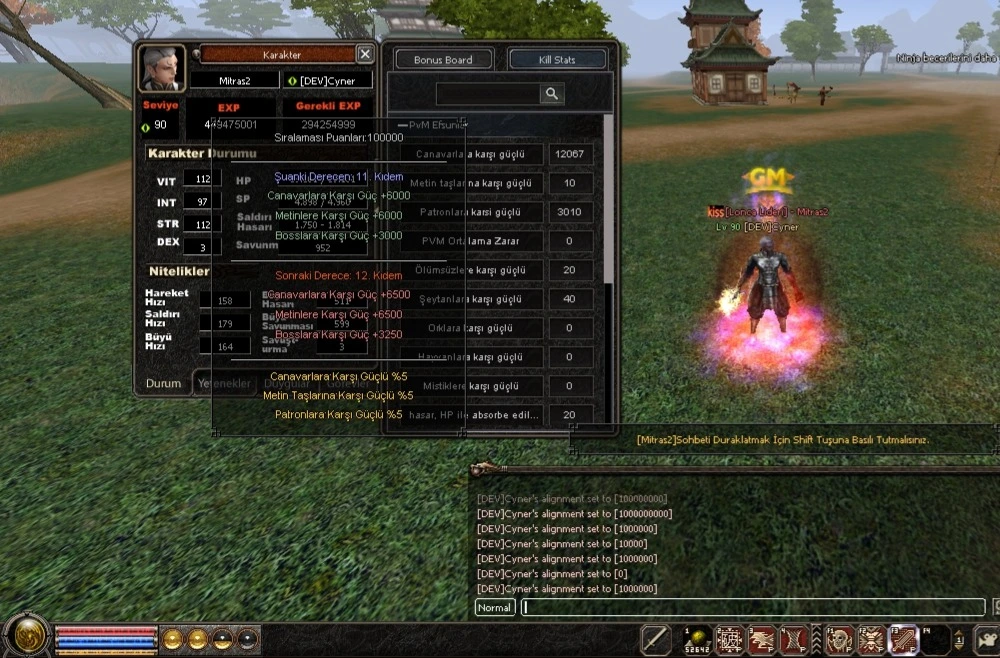Viewport: 1000px width, 658px height.
Task: Switch to the Yetenekler tab
Action: (x=224, y=383)
